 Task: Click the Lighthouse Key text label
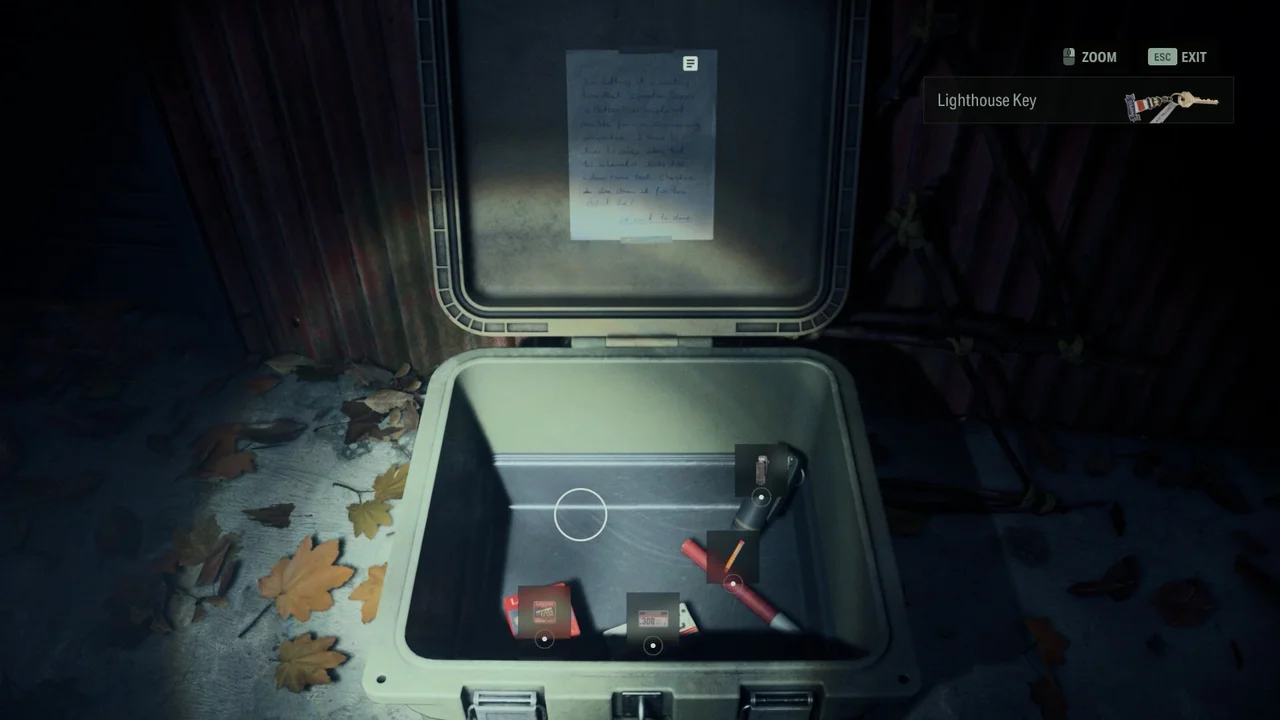click(x=985, y=100)
